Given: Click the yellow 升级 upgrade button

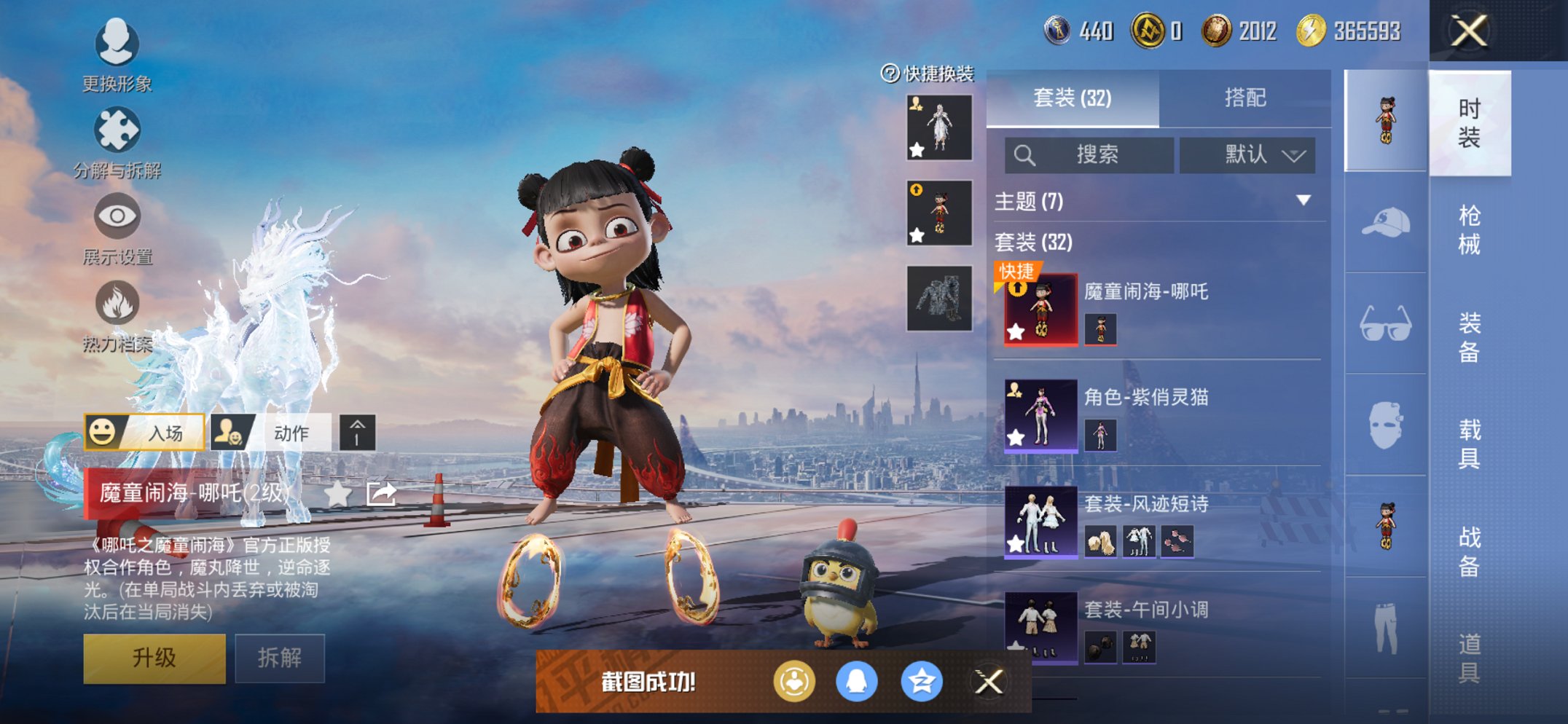Looking at the screenshot, I should coord(154,658).
